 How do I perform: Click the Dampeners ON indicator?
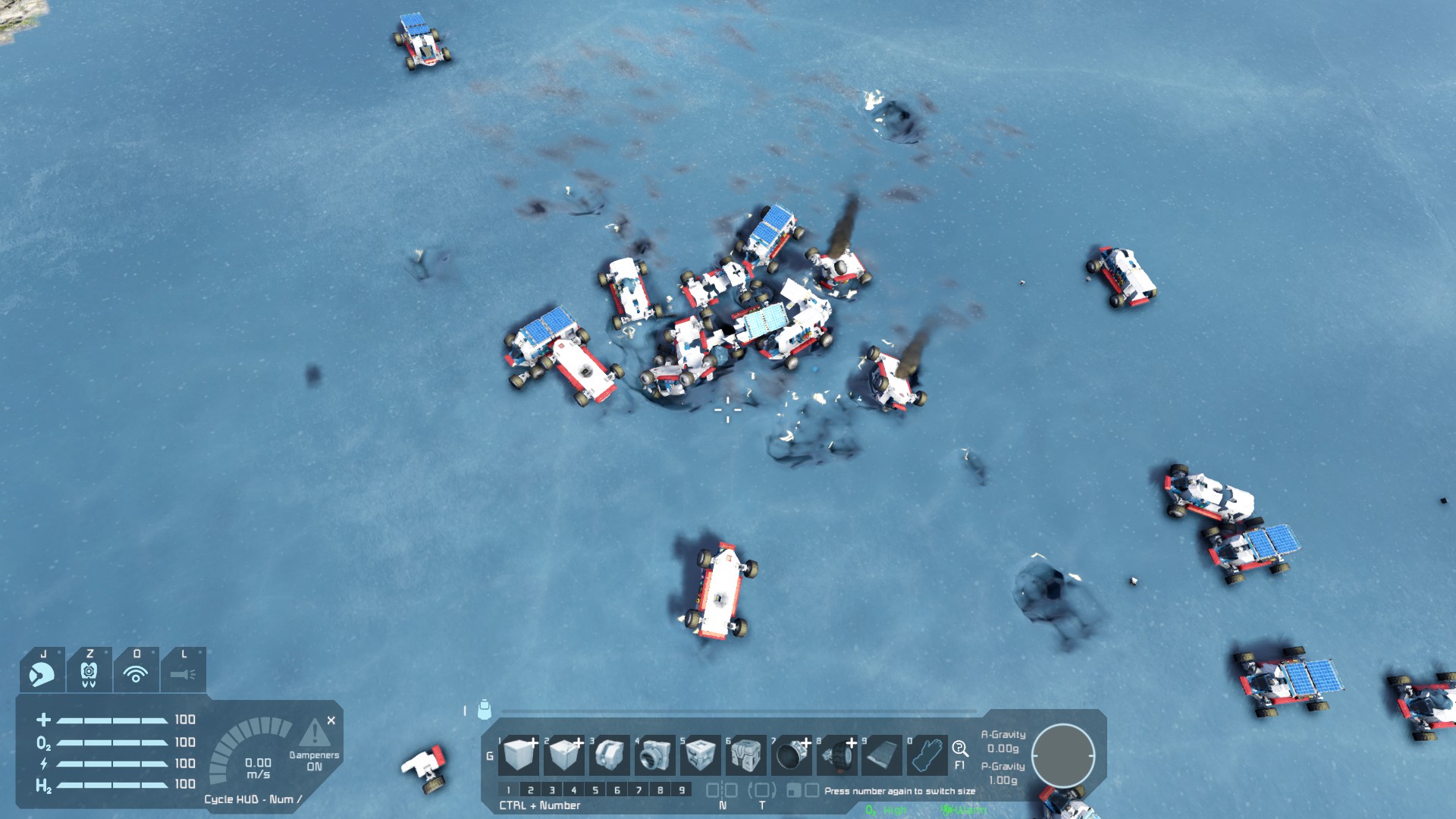[x=314, y=760]
